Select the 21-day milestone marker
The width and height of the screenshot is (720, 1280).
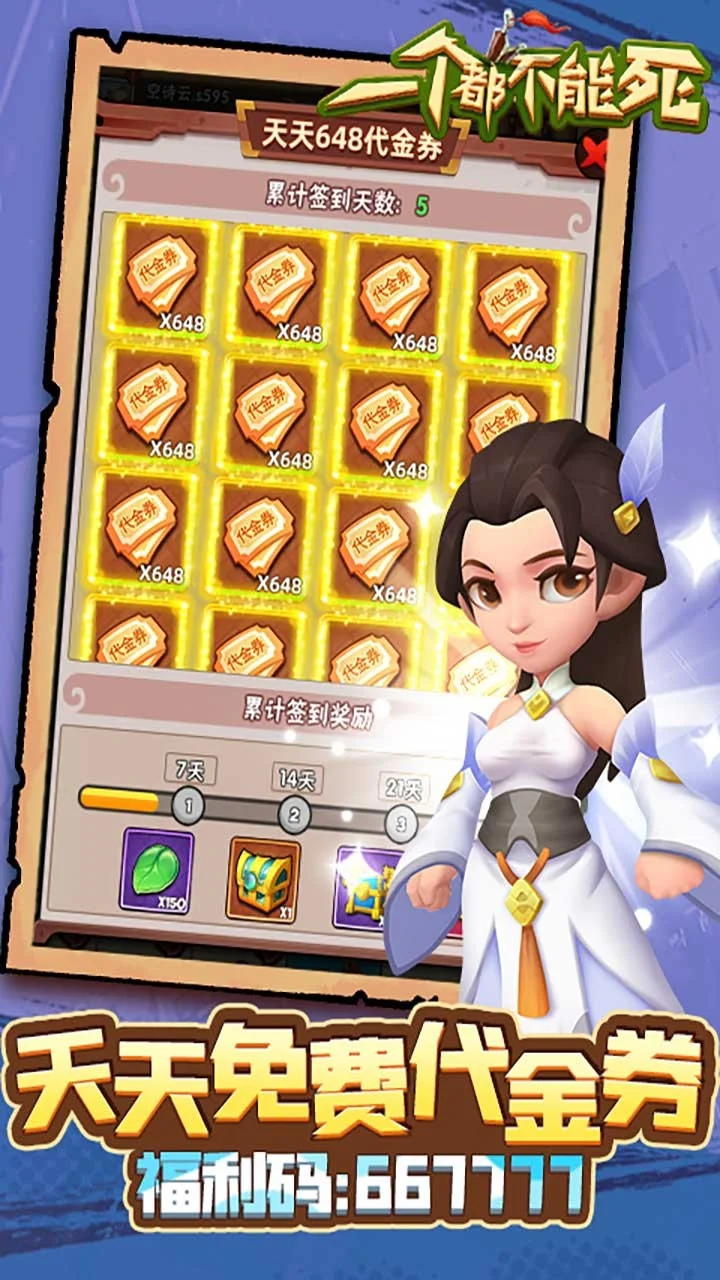(402, 823)
